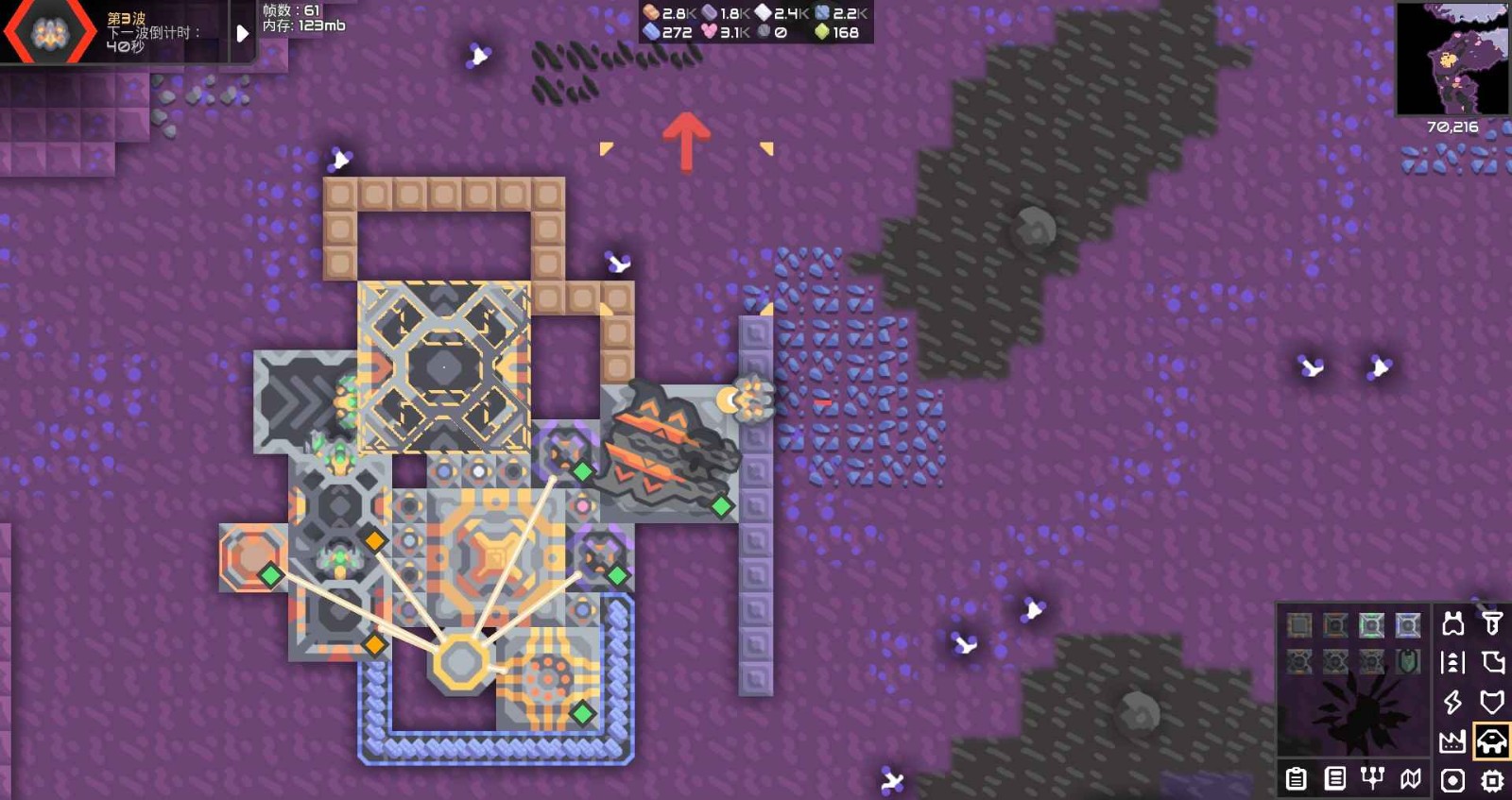
Task: Open the database list button
Action: (x=1335, y=779)
